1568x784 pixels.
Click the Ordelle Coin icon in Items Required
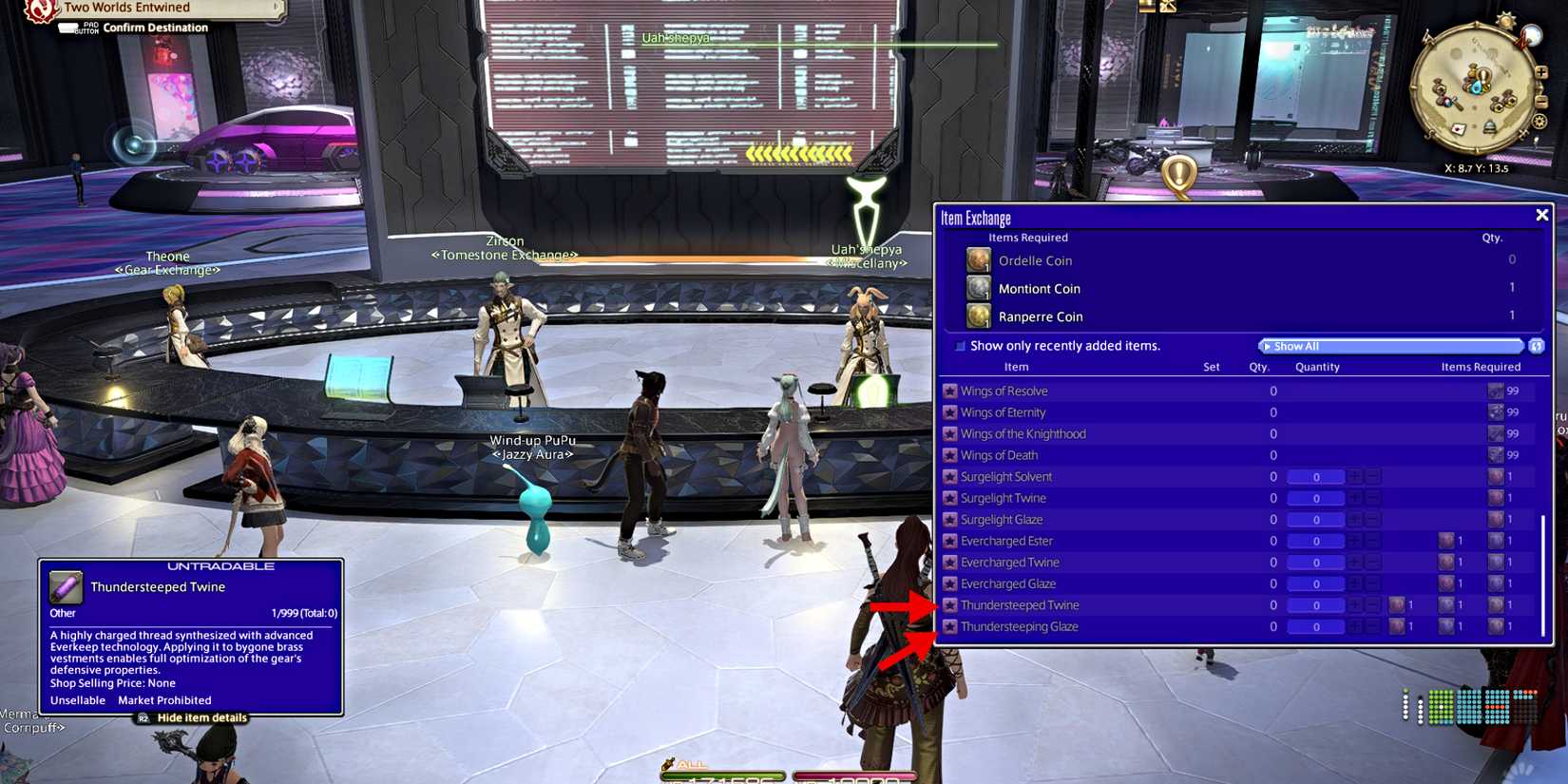[x=978, y=259]
